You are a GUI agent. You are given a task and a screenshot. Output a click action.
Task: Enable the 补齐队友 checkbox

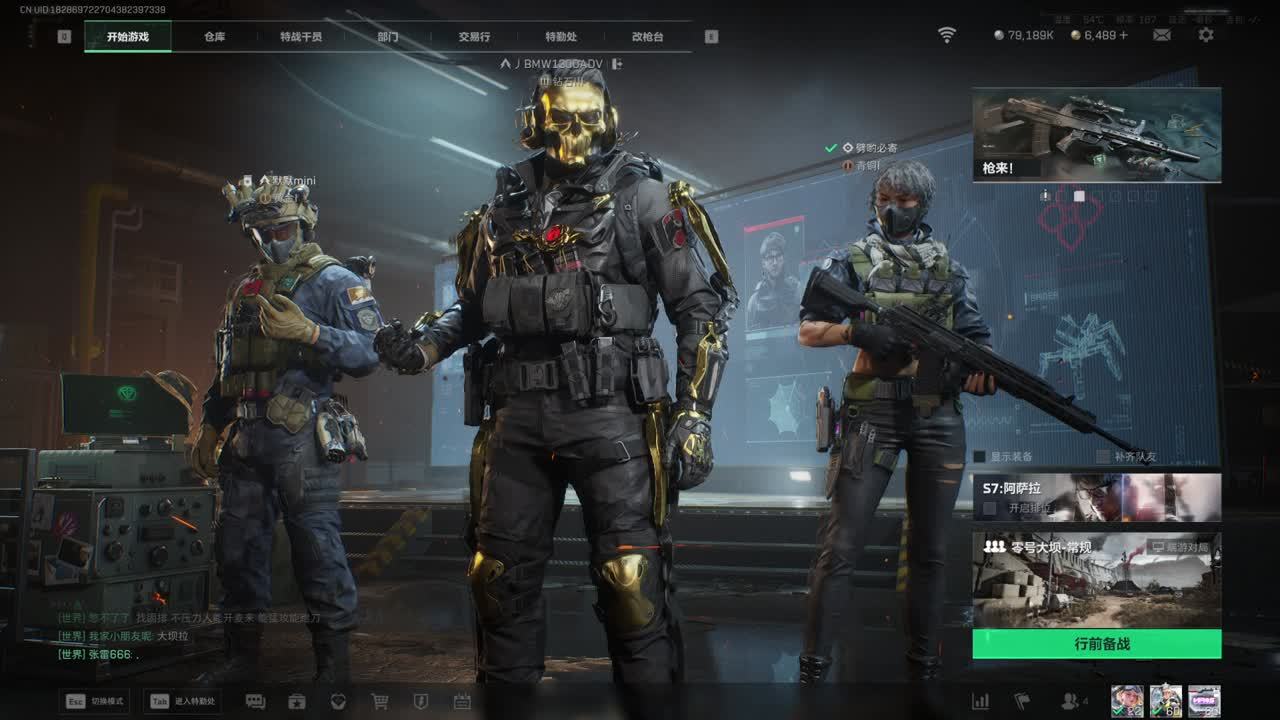(1103, 457)
